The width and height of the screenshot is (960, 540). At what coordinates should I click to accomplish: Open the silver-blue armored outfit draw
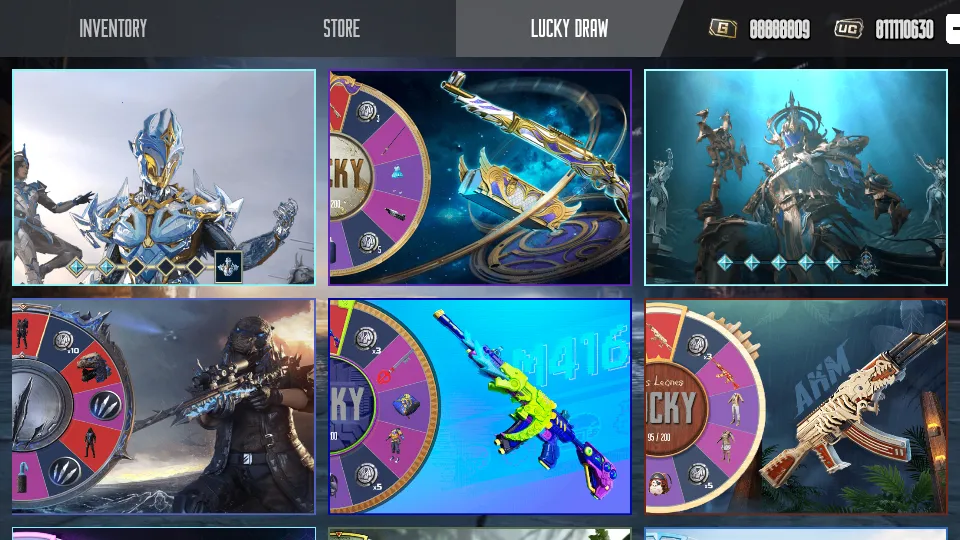(164, 177)
